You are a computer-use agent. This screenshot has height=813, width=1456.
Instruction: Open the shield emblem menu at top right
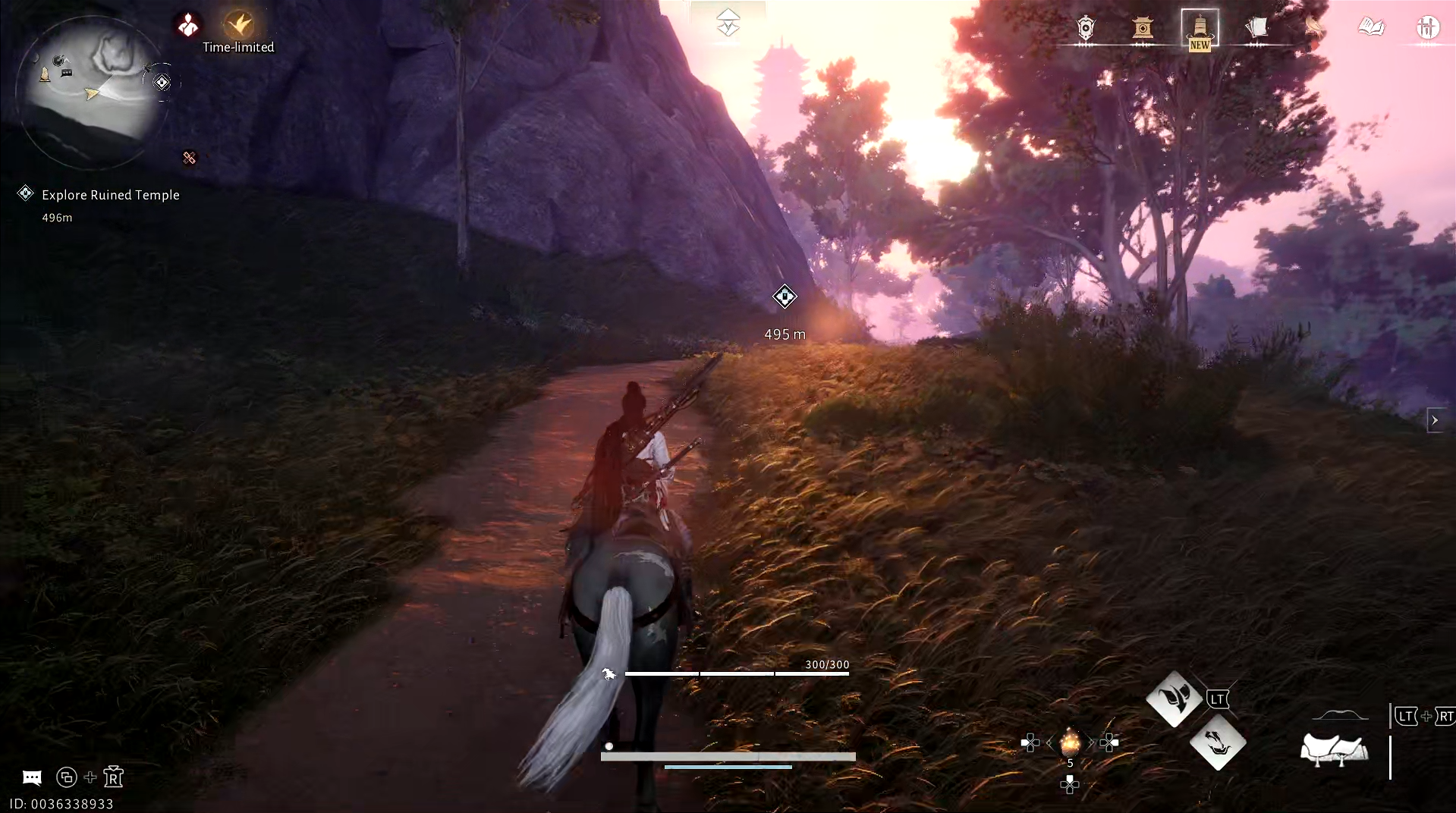coord(1083,29)
